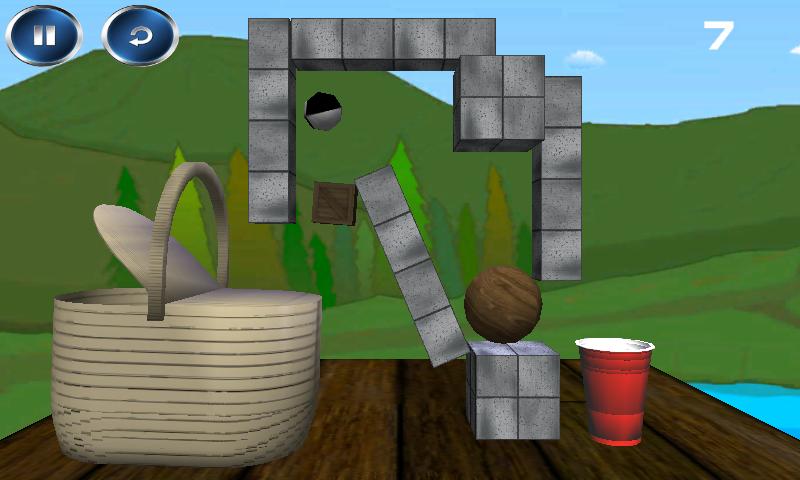Restart the level with the reset button
Viewport: 800px width, 480px height.
pos(140,35)
